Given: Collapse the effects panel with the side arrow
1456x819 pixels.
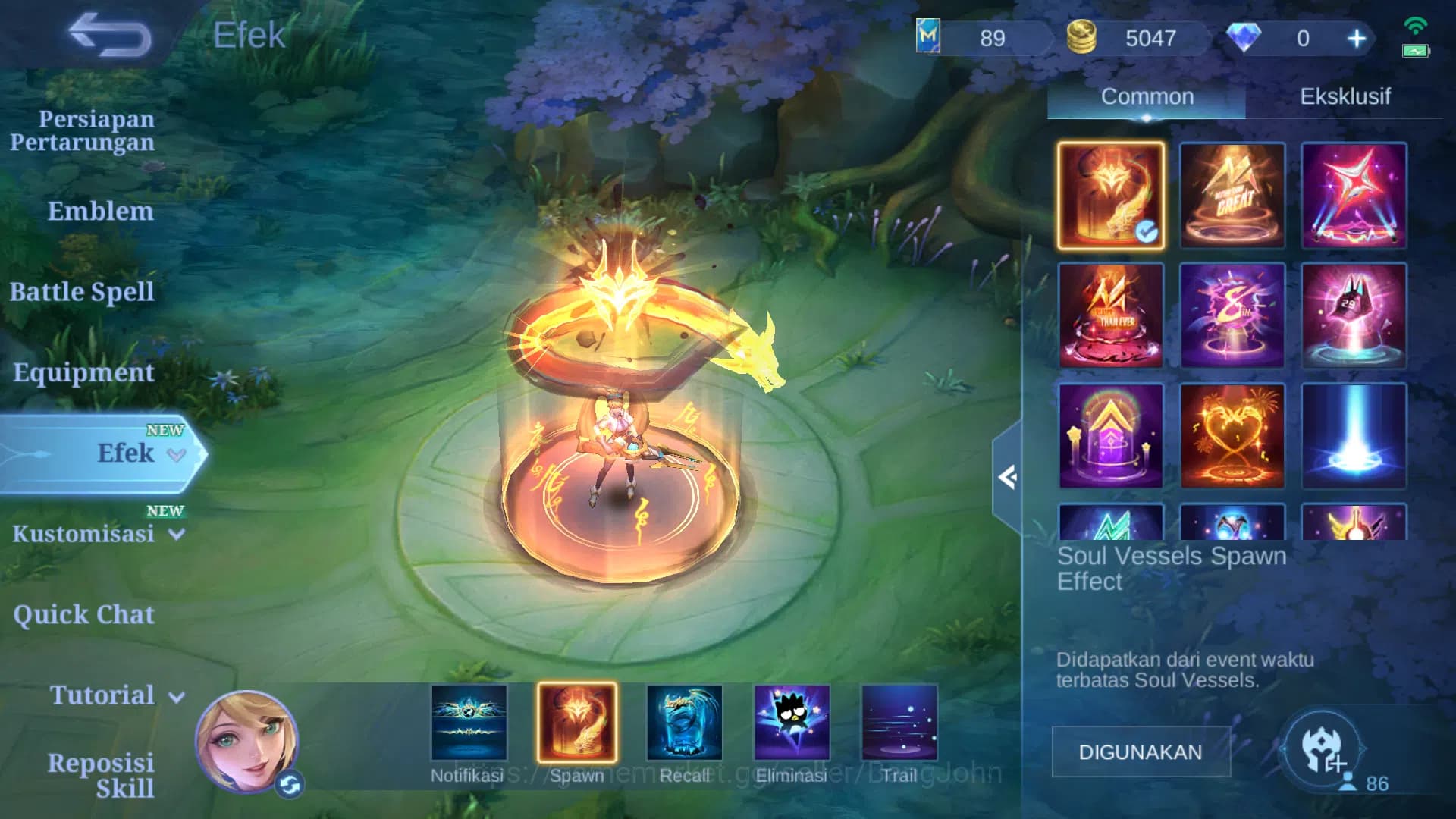Looking at the screenshot, I should pyautogui.click(x=1009, y=478).
